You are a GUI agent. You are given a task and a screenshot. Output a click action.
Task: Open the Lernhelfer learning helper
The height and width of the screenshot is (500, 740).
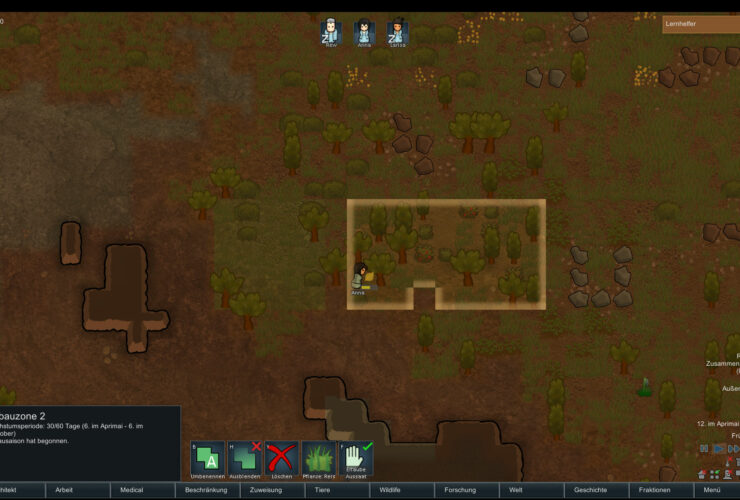pos(700,24)
